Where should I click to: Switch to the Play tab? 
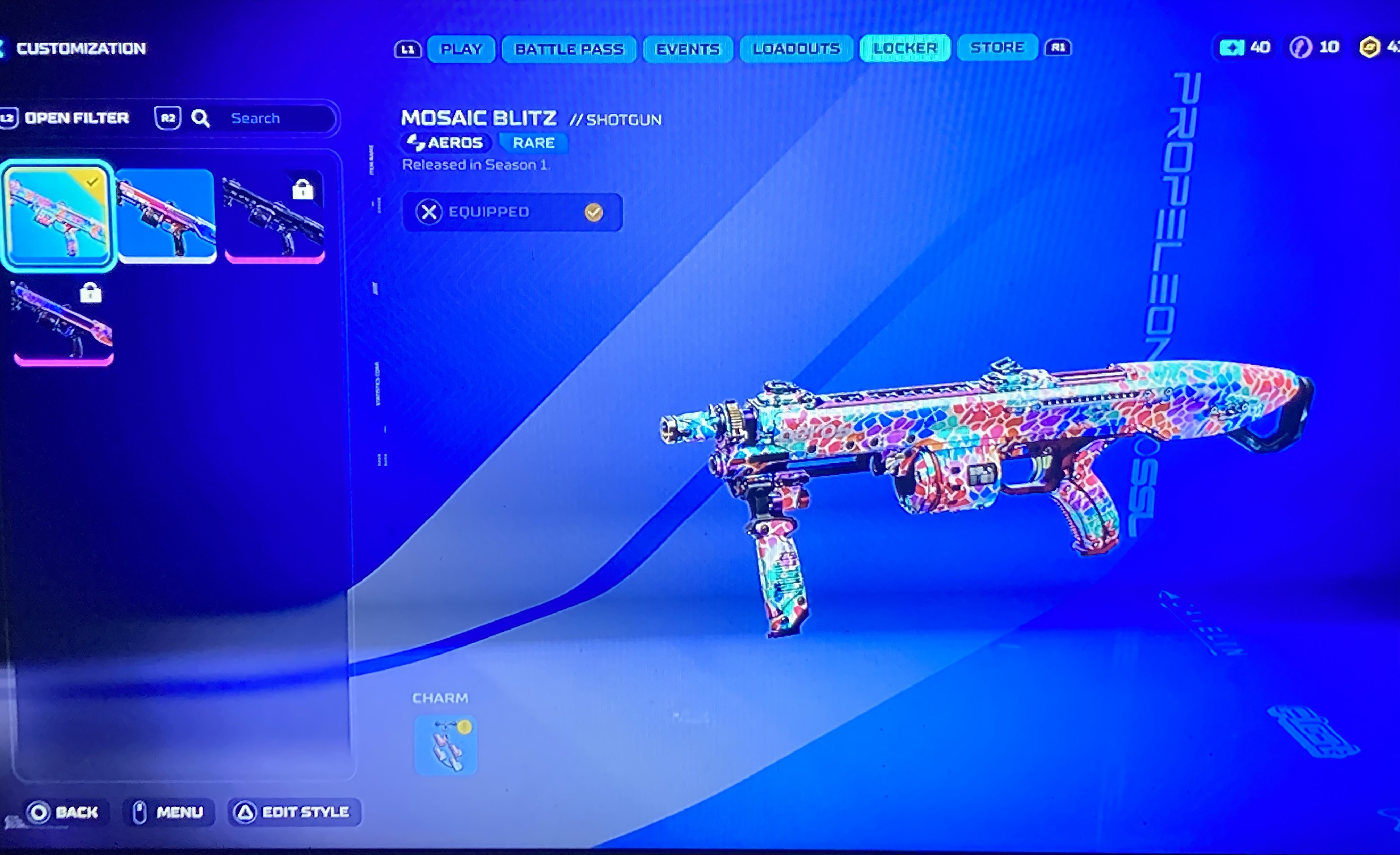coord(461,49)
